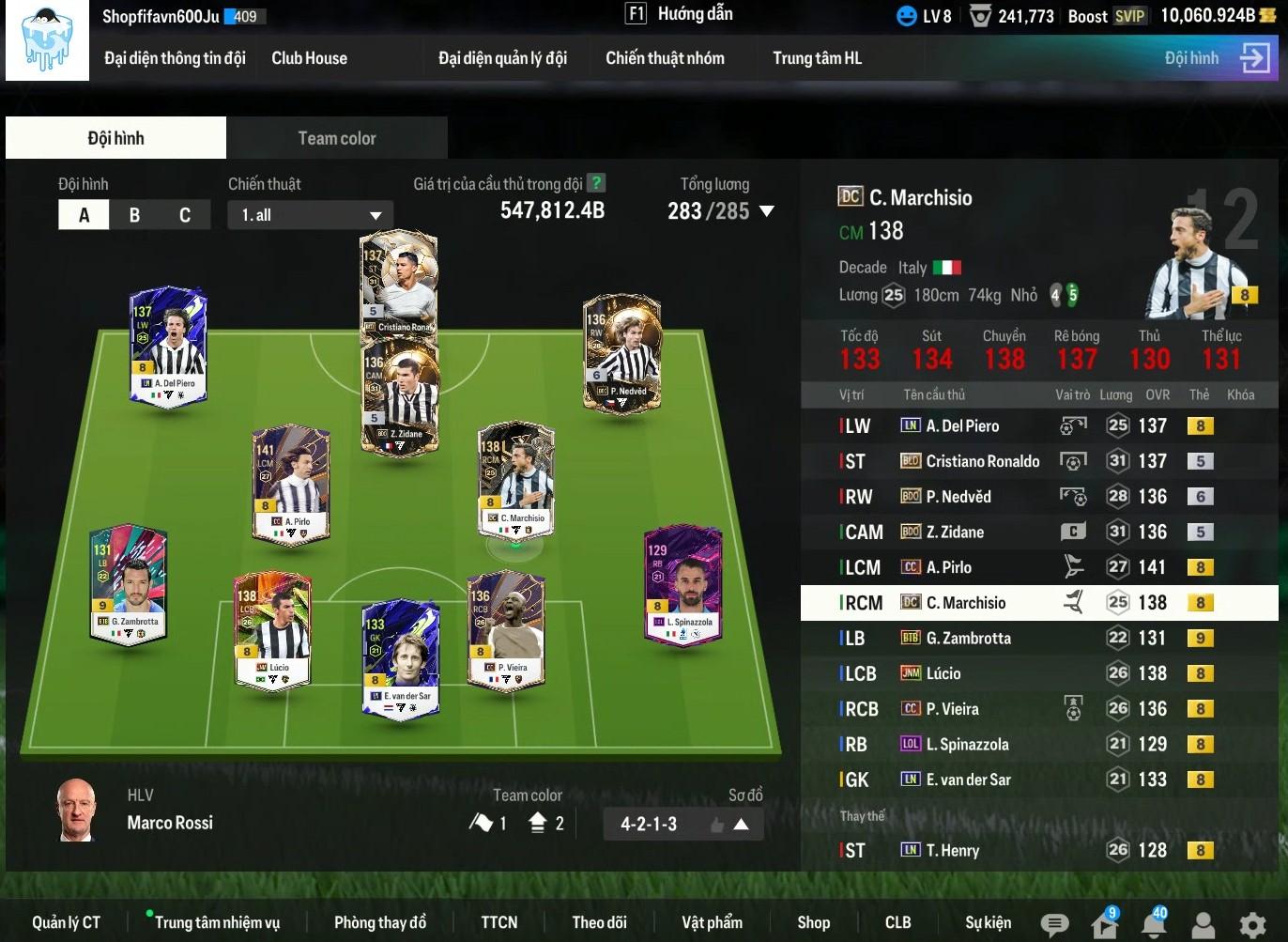The height and width of the screenshot is (942, 1288).
Task: Switch to the Team color tab
Action: 336,138
